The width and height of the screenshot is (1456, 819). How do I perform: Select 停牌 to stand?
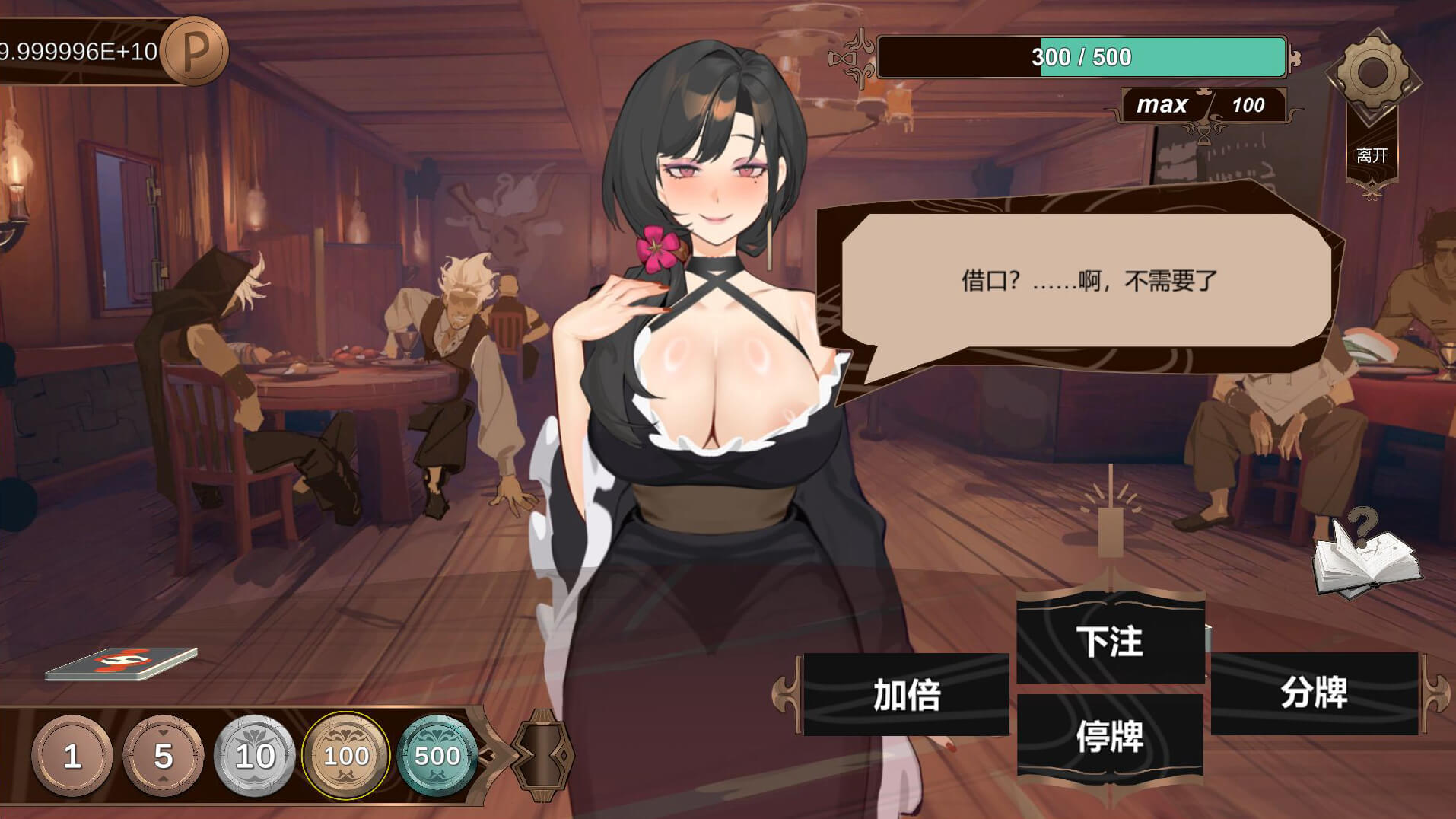tap(1110, 735)
